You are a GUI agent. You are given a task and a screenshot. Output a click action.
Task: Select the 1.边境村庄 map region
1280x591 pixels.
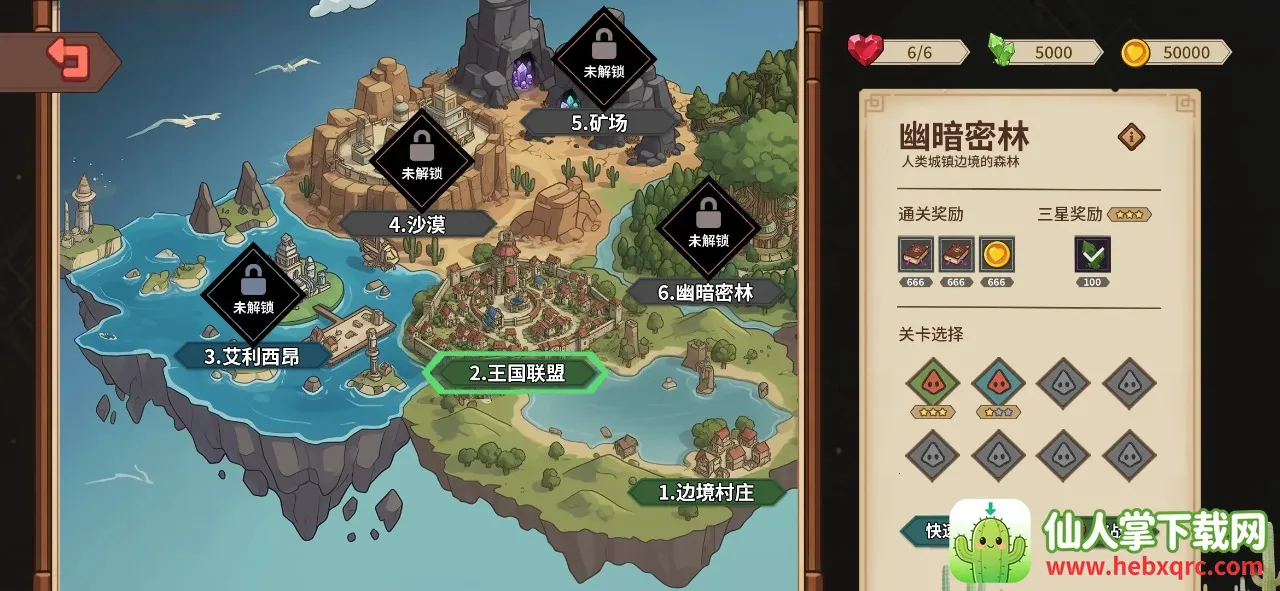point(706,492)
